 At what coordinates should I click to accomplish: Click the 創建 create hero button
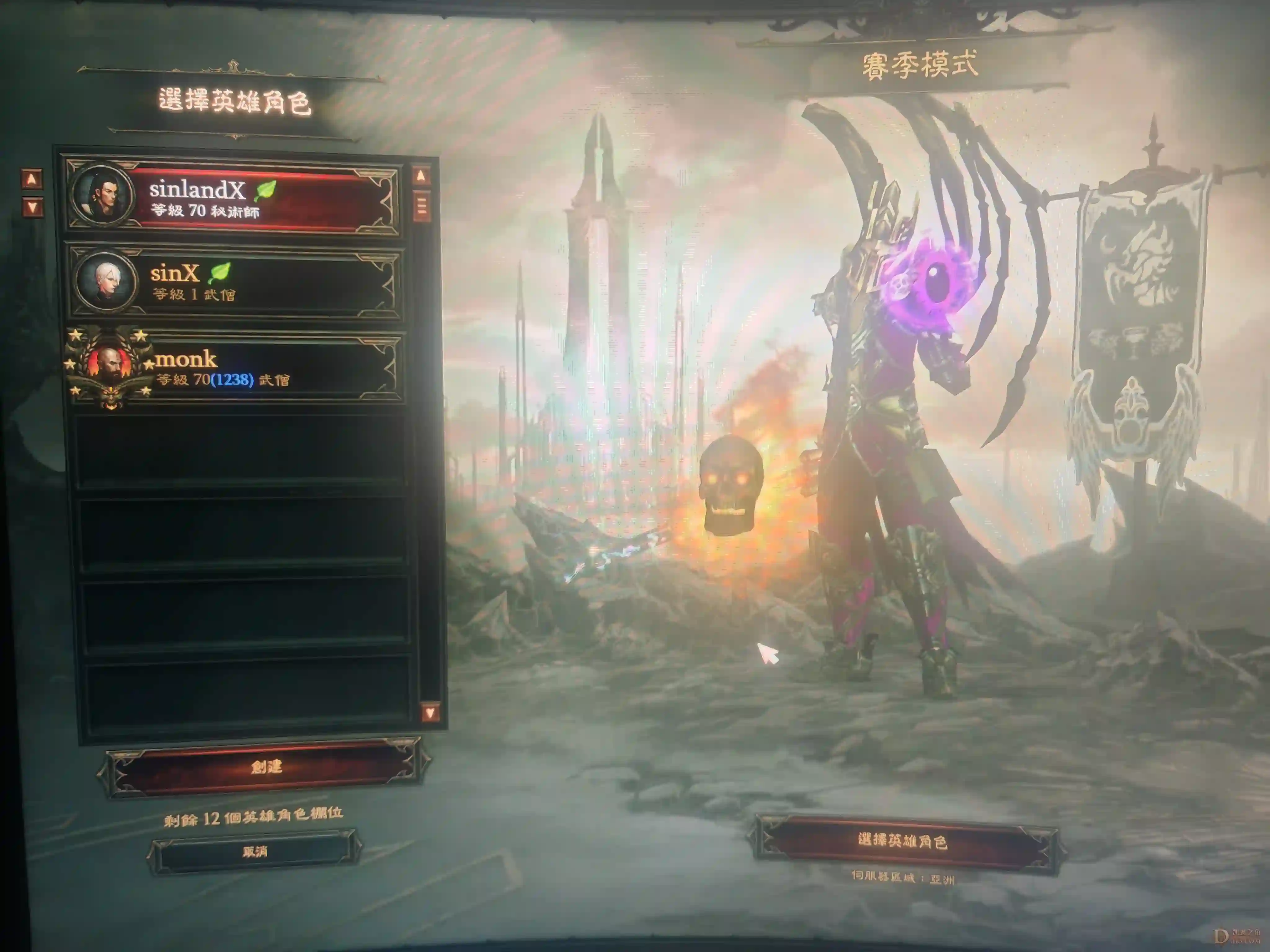click(265, 767)
